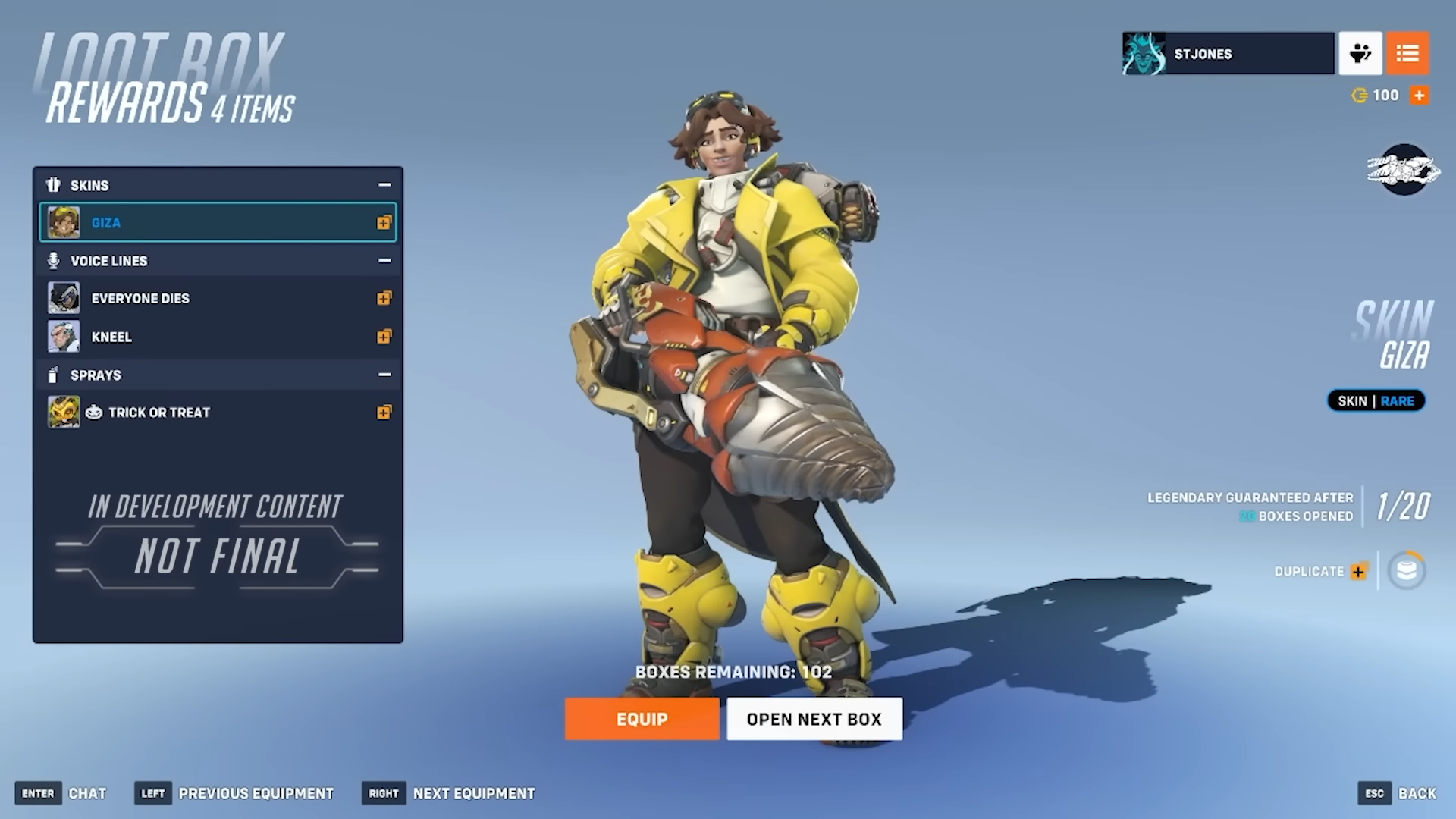Screen dimensions: 1456x819
Task: Open the next loot box
Action: pyautogui.click(x=814, y=719)
